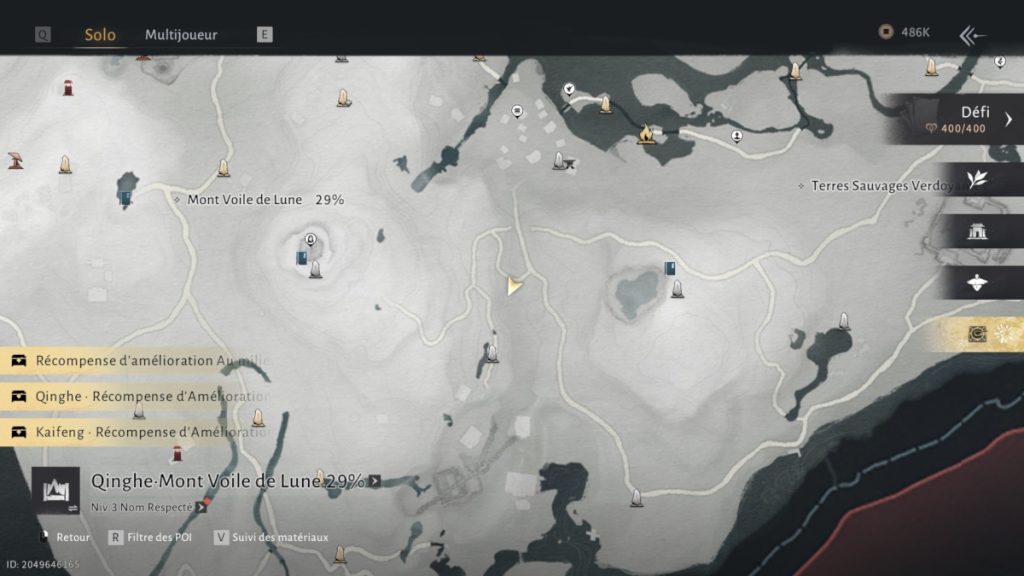Image resolution: width=1024 pixels, height=576 pixels.
Task: Switch to the Multijoueur tab
Action: tap(181, 34)
